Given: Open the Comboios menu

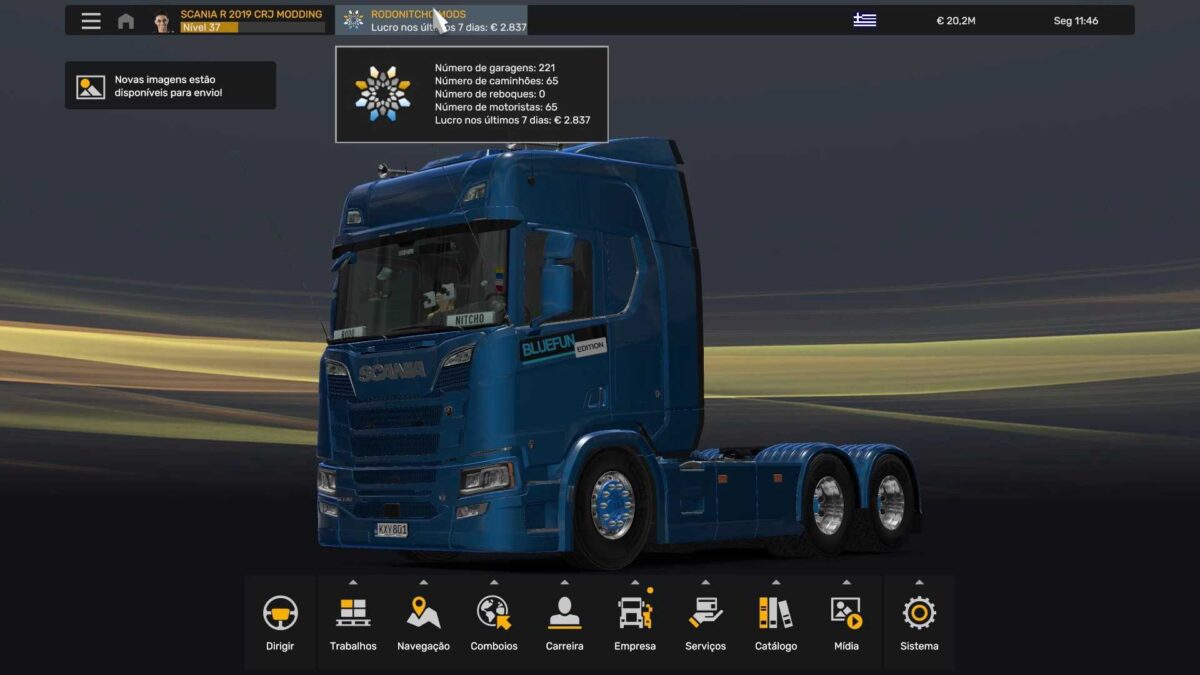Looking at the screenshot, I should pos(494,622).
